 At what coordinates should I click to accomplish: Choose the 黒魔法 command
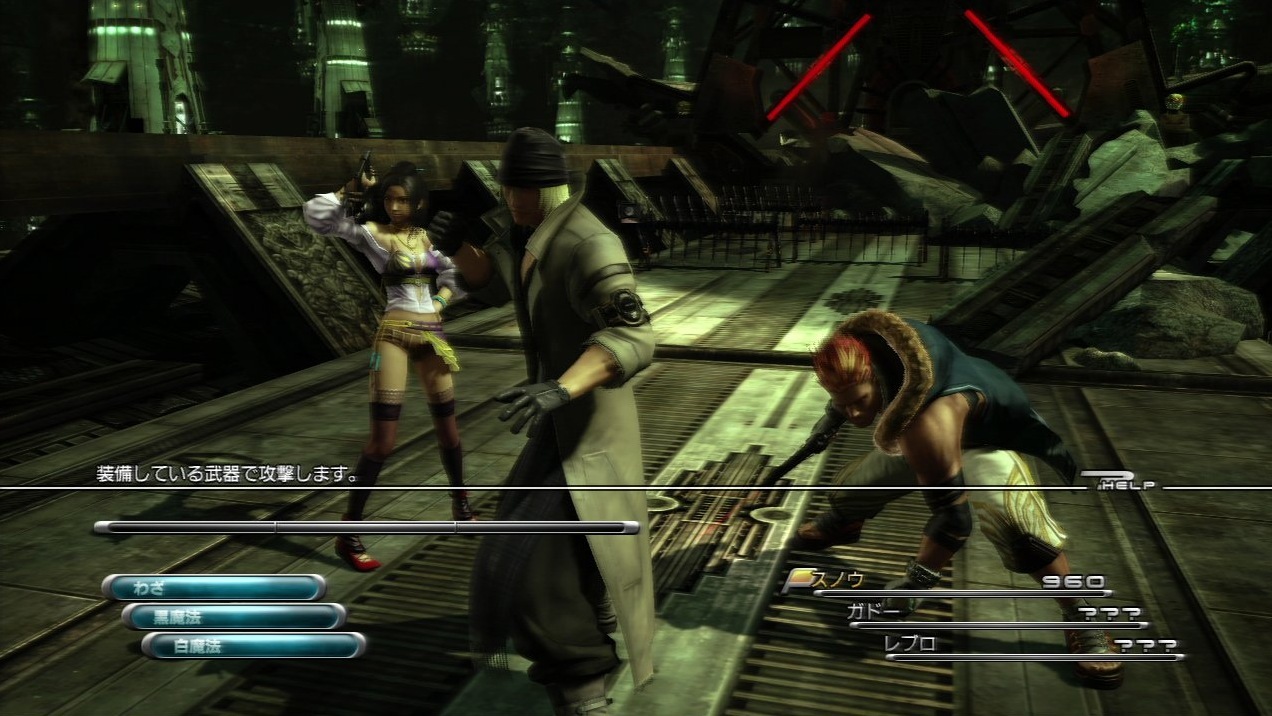(234, 616)
